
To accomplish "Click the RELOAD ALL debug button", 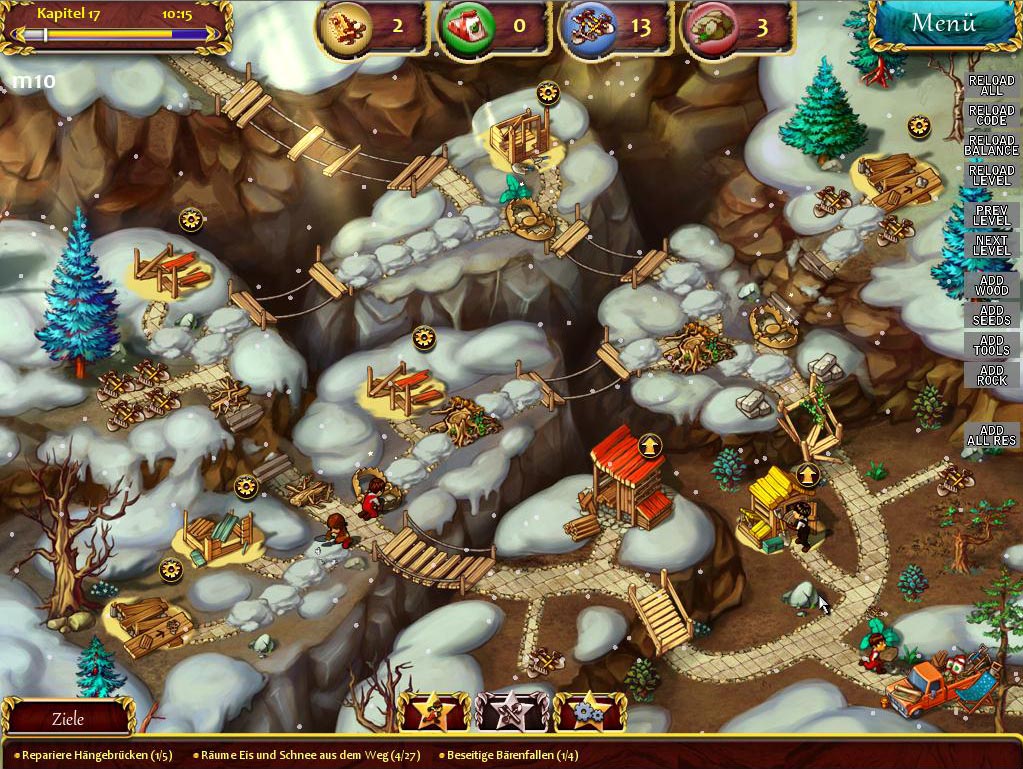I will coord(991,86).
